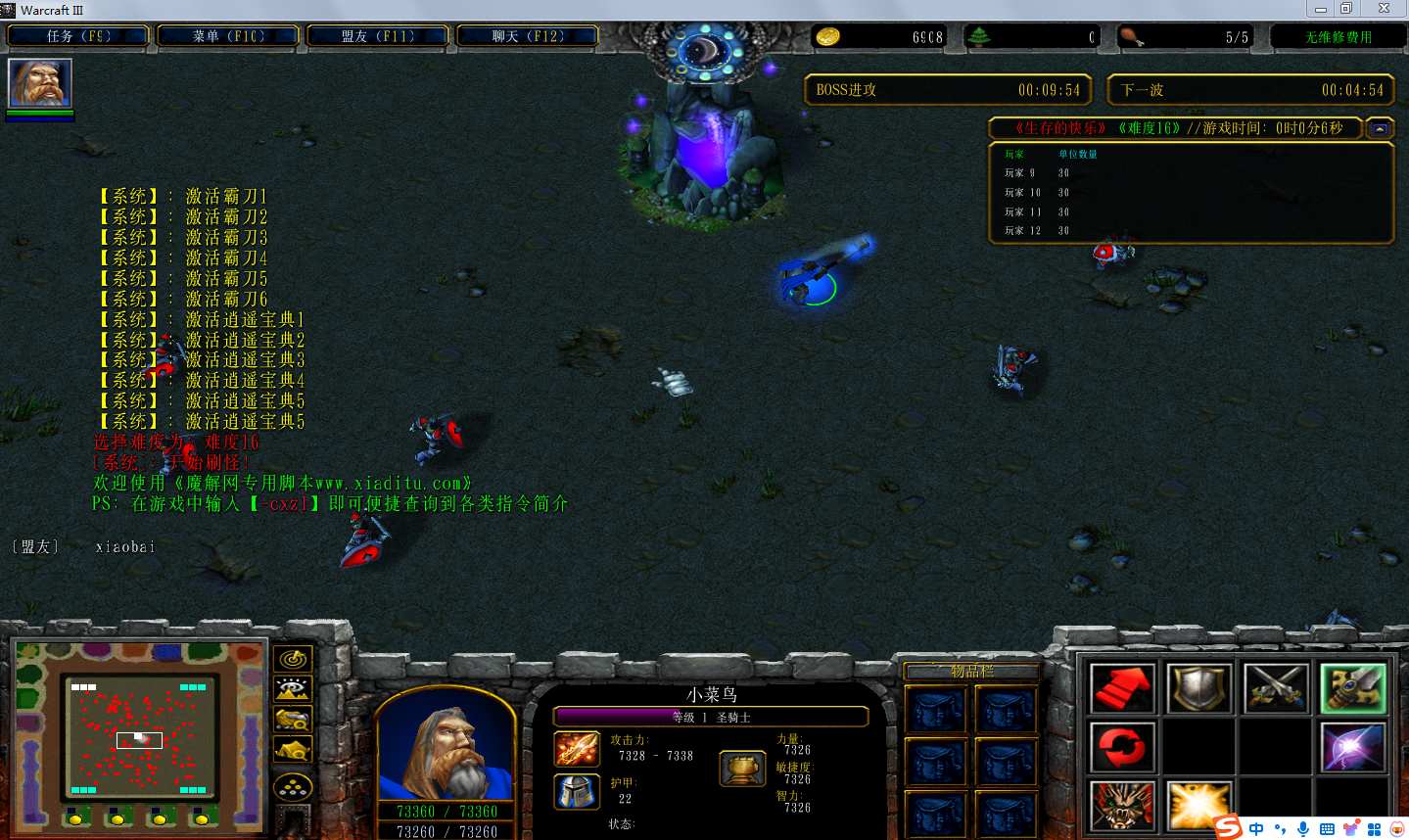Viewport: 1409px width, 840px height.
Task: Select the crossed swords Attack command
Action: coord(1277,688)
